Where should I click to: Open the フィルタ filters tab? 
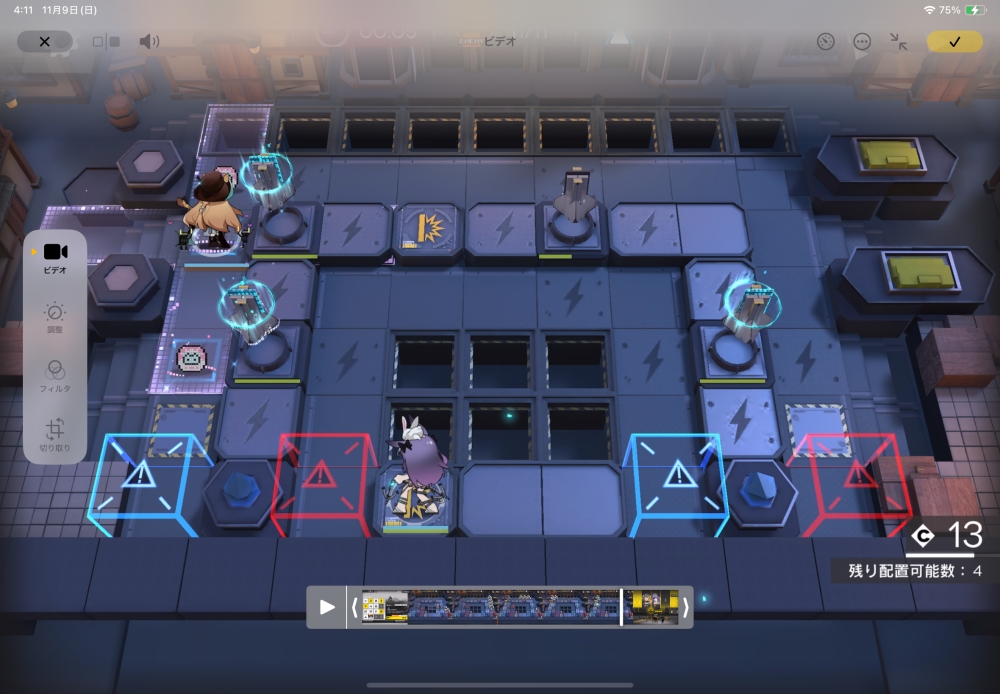coord(55,373)
